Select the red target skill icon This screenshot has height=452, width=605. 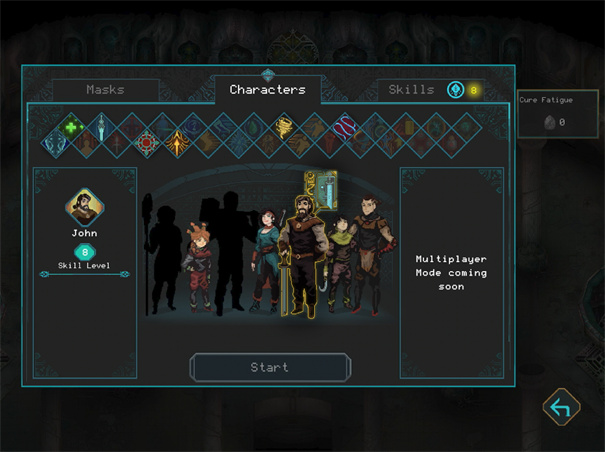[147, 143]
